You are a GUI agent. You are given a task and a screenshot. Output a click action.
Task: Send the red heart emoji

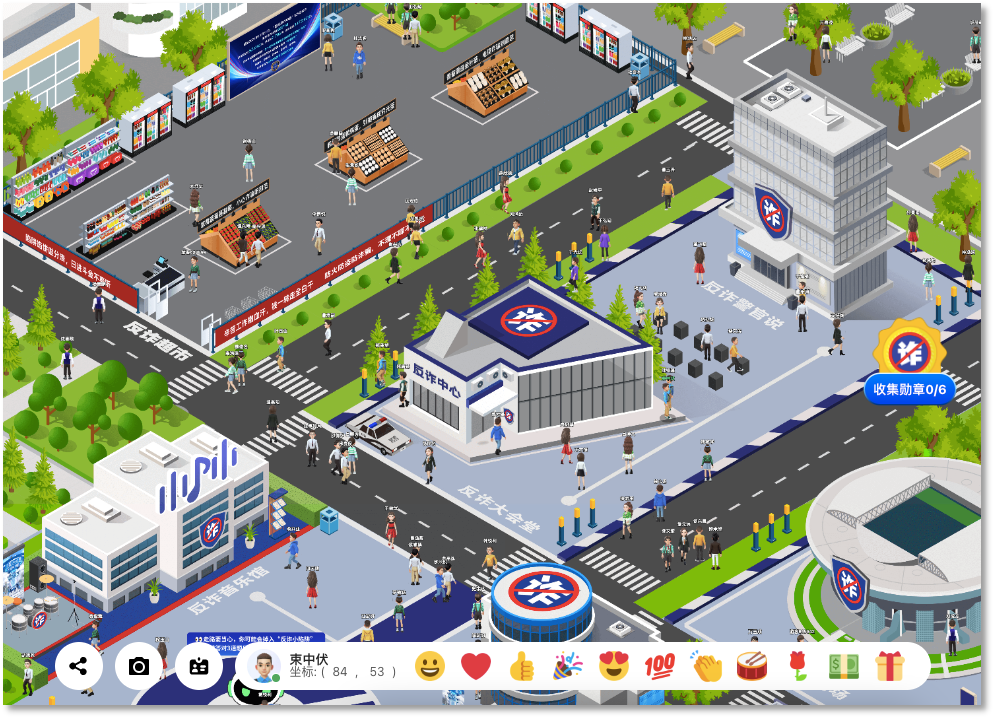476,666
